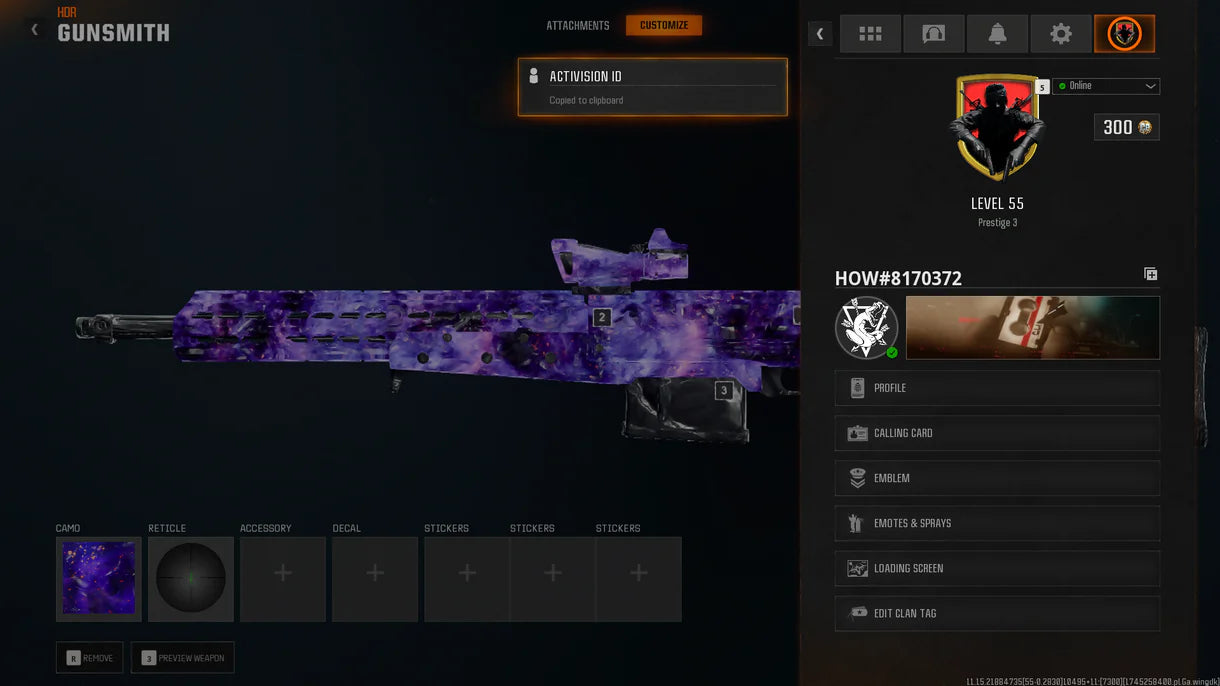Open the notifications bell tab
Image resolution: width=1220 pixels, height=686 pixels.
(x=997, y=34)
